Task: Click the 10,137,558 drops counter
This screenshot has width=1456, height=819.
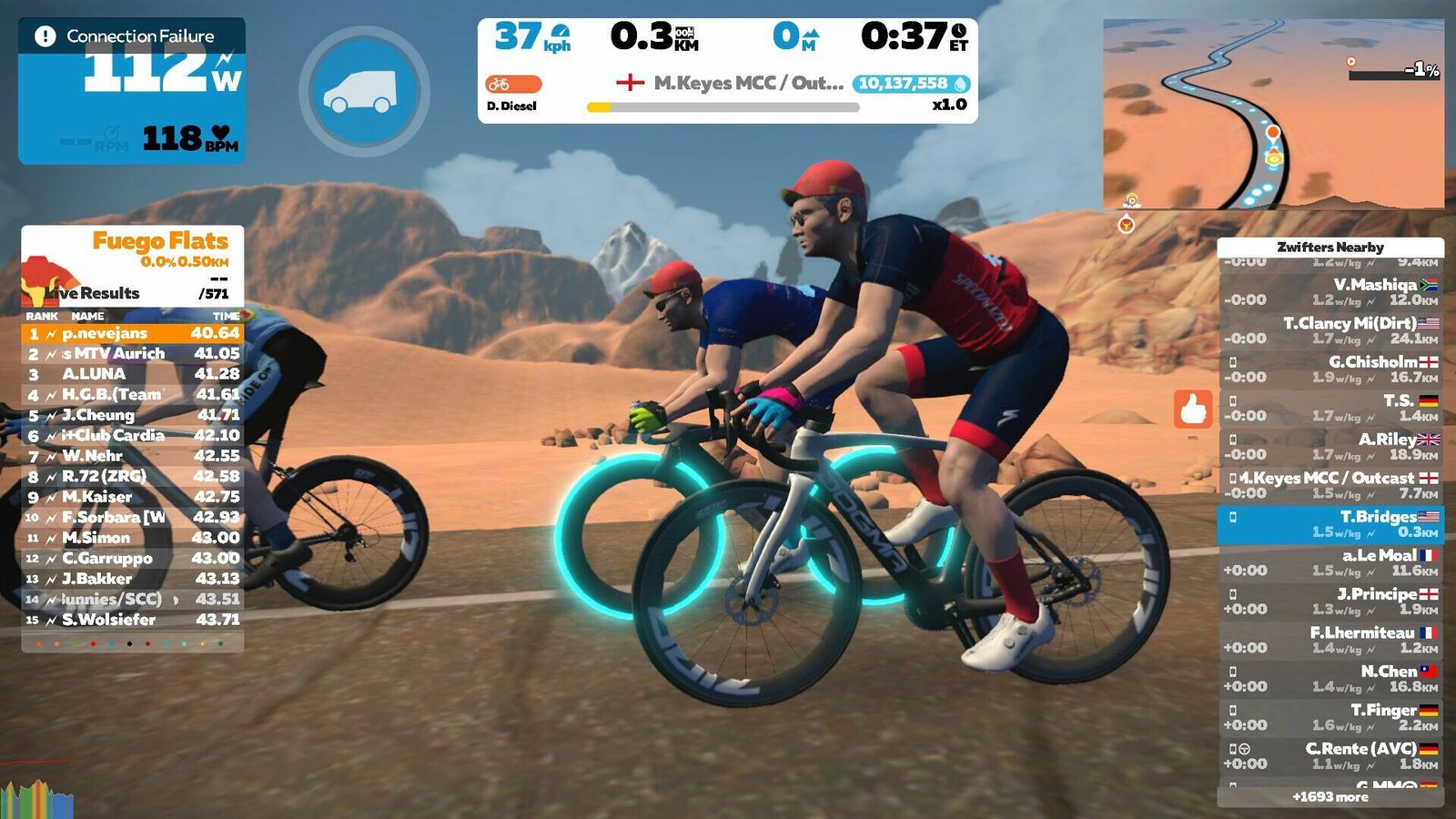Action: [x=911, y=84]
